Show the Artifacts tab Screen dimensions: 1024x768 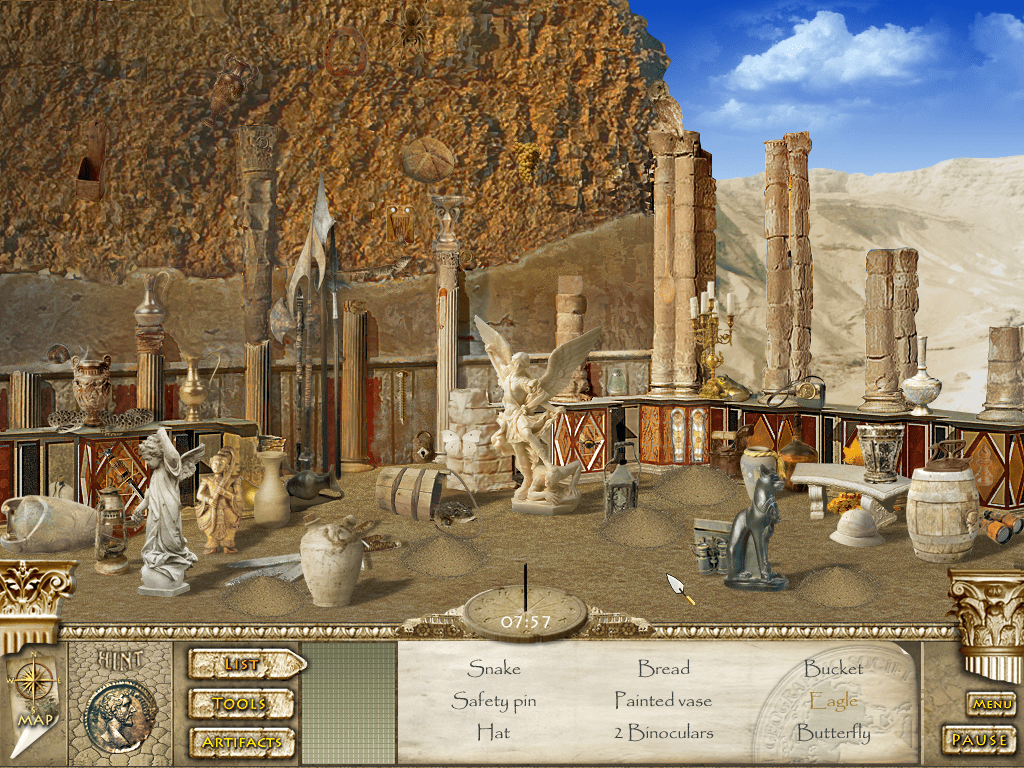pos(241,743)
